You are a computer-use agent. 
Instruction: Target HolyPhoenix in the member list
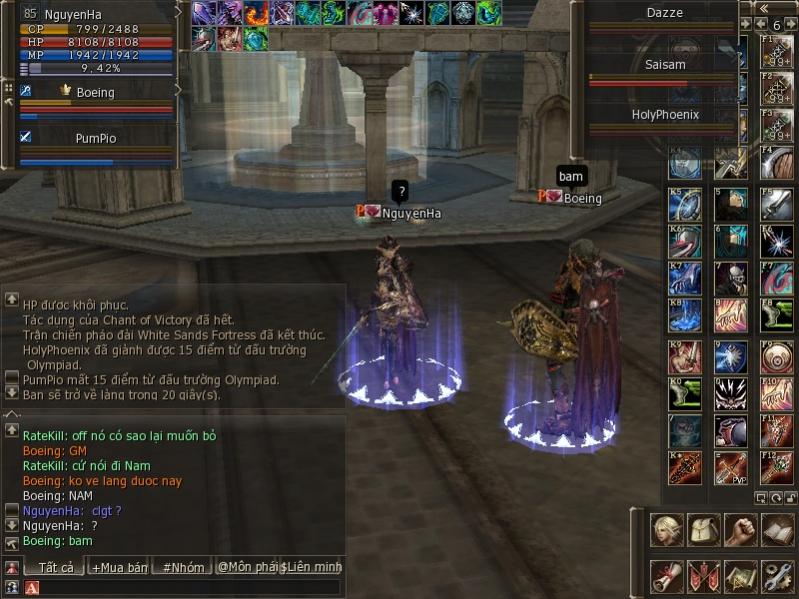point(664,115)
